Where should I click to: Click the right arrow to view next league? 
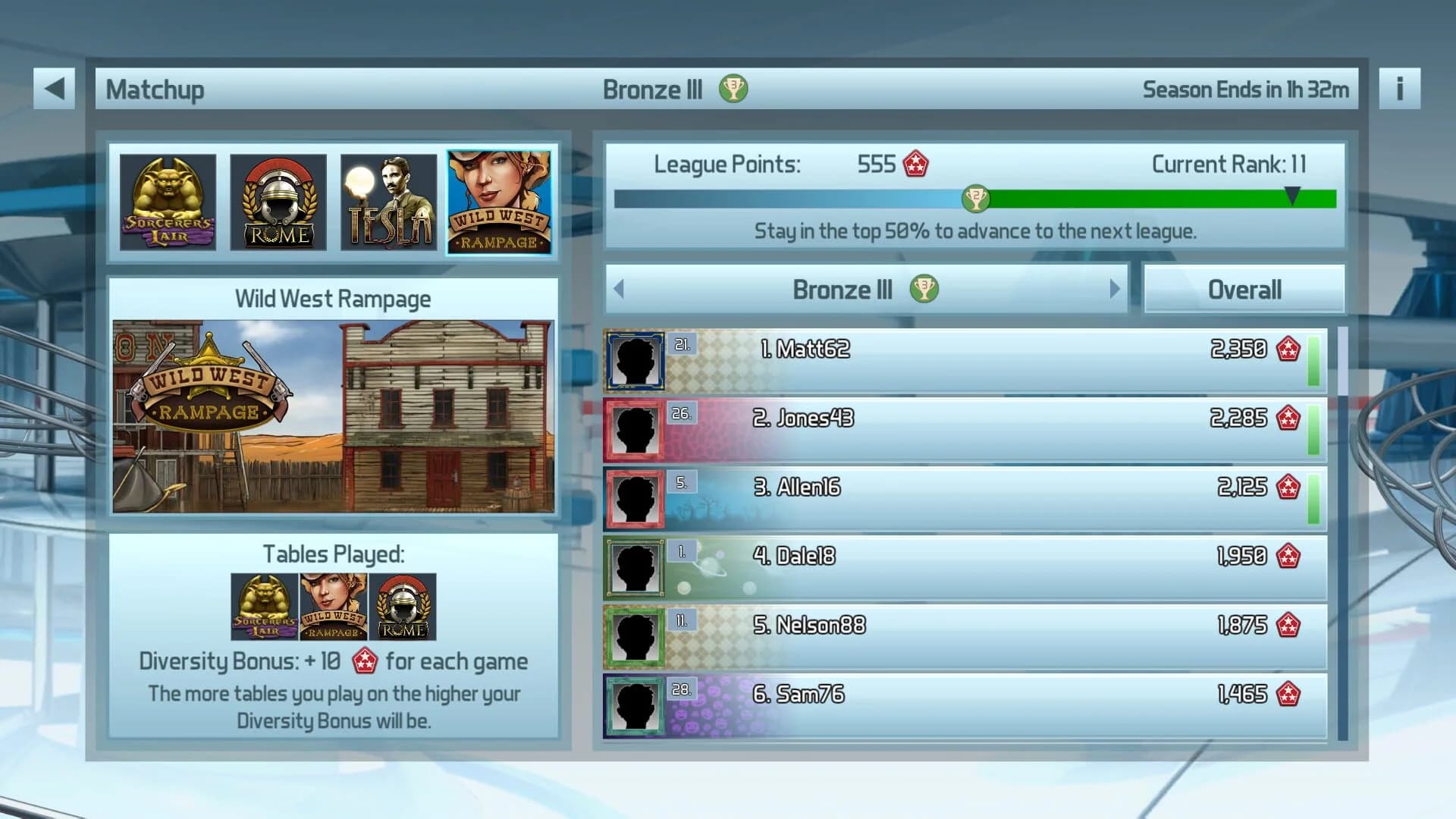coord(1113,289)
